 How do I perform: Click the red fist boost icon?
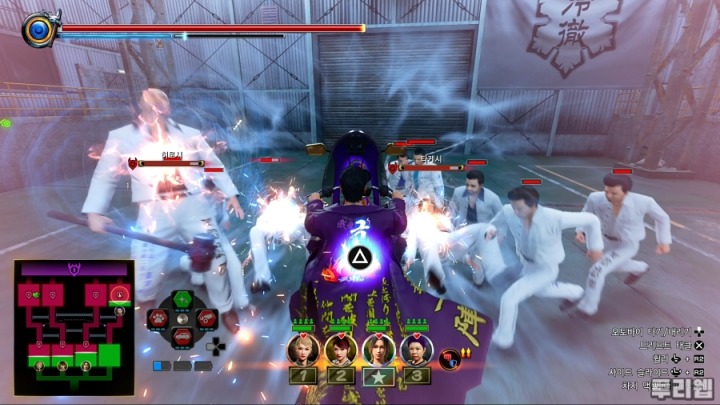tap(451, 356)
